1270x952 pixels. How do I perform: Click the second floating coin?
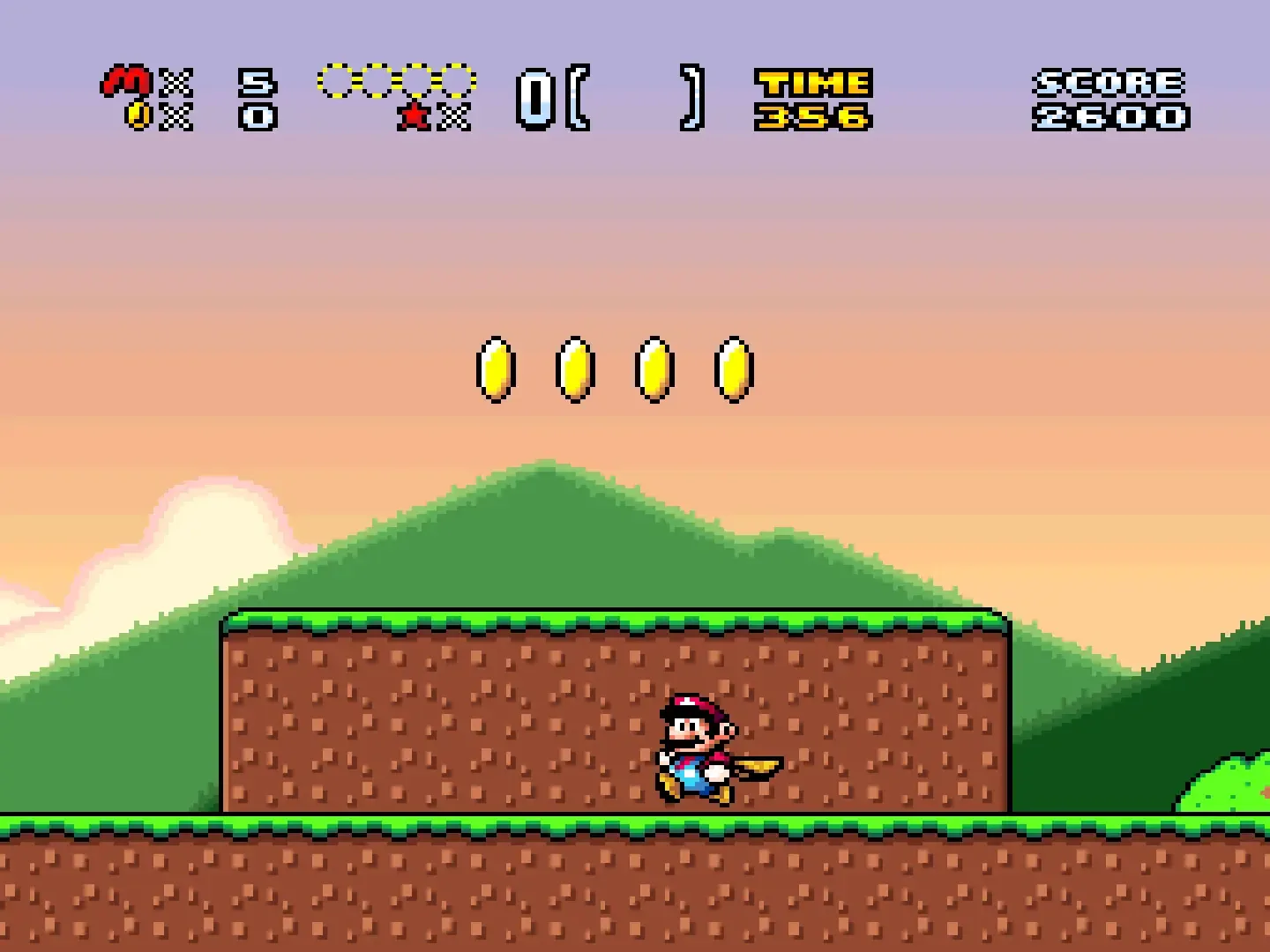pos(575,368)
